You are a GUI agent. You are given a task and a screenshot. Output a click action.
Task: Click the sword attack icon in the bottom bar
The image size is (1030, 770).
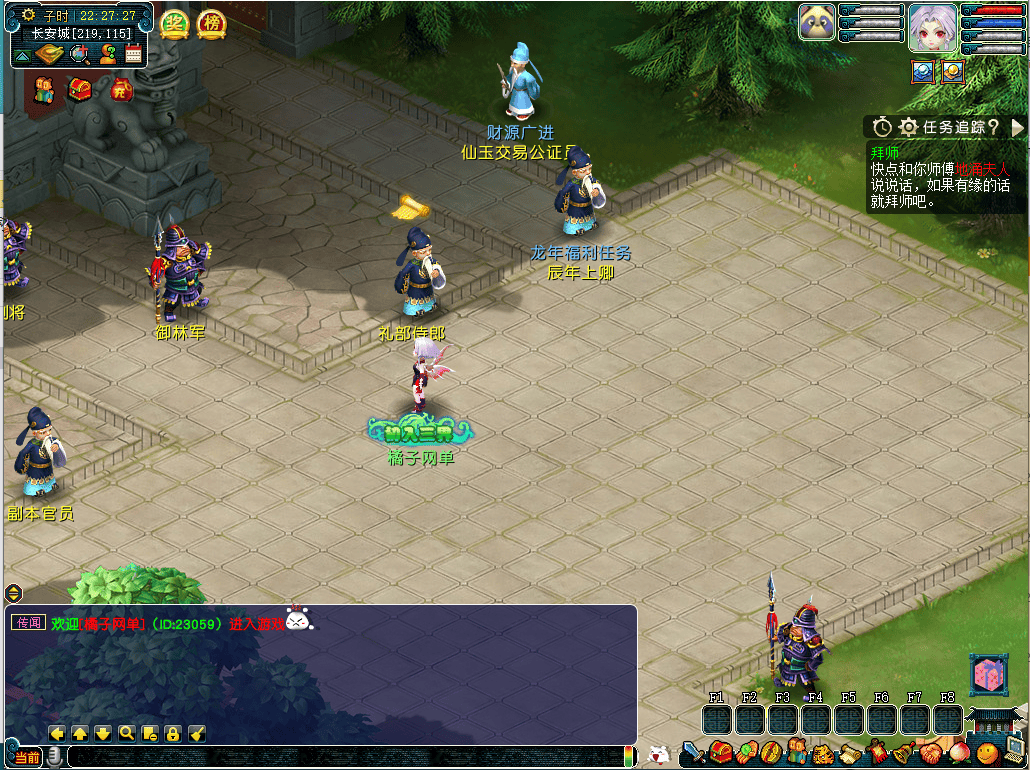(x=694, y=752)
